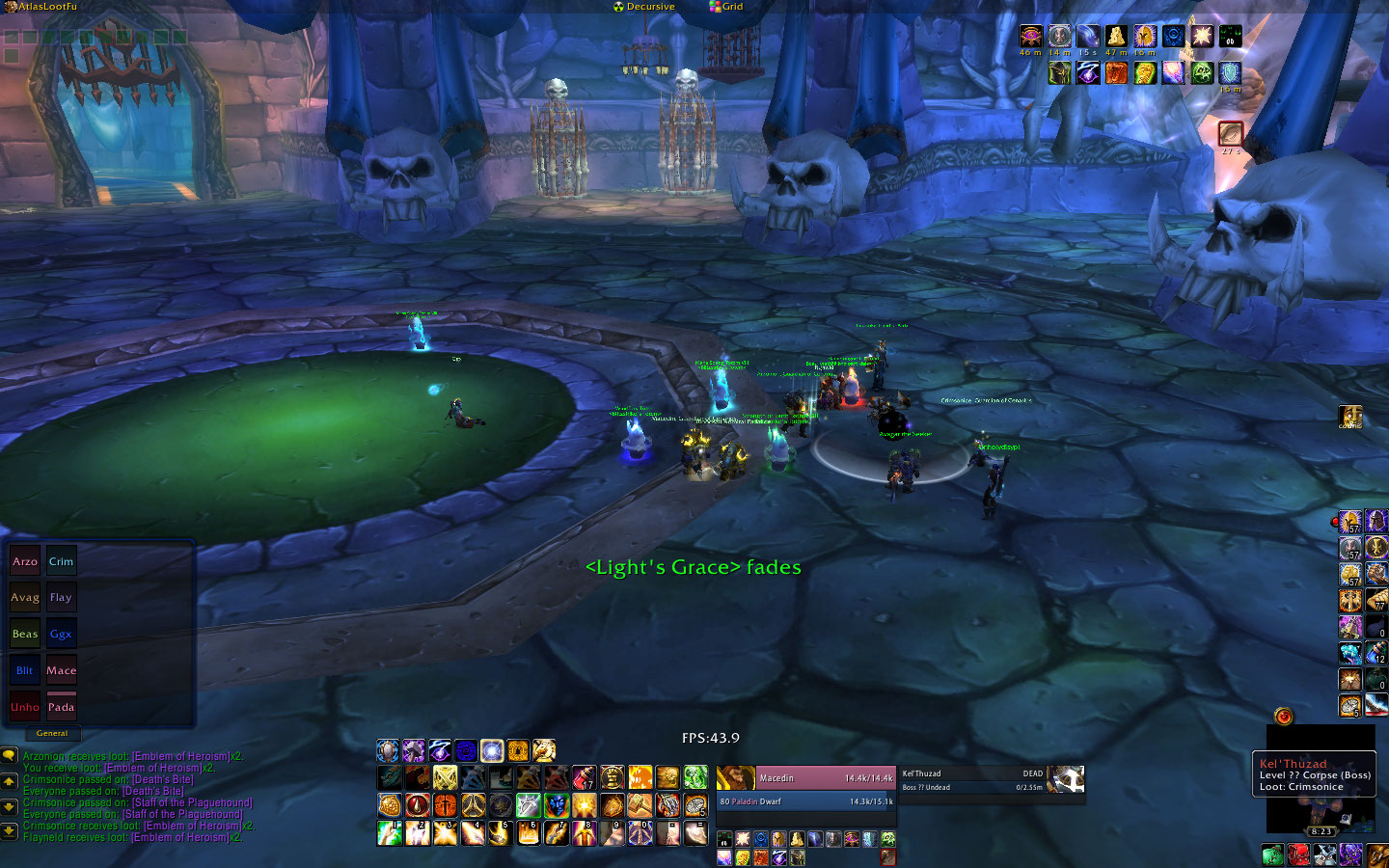Select Flay's raid frame cell
This screenshot has width=1389, height=868.
[61, 598]
